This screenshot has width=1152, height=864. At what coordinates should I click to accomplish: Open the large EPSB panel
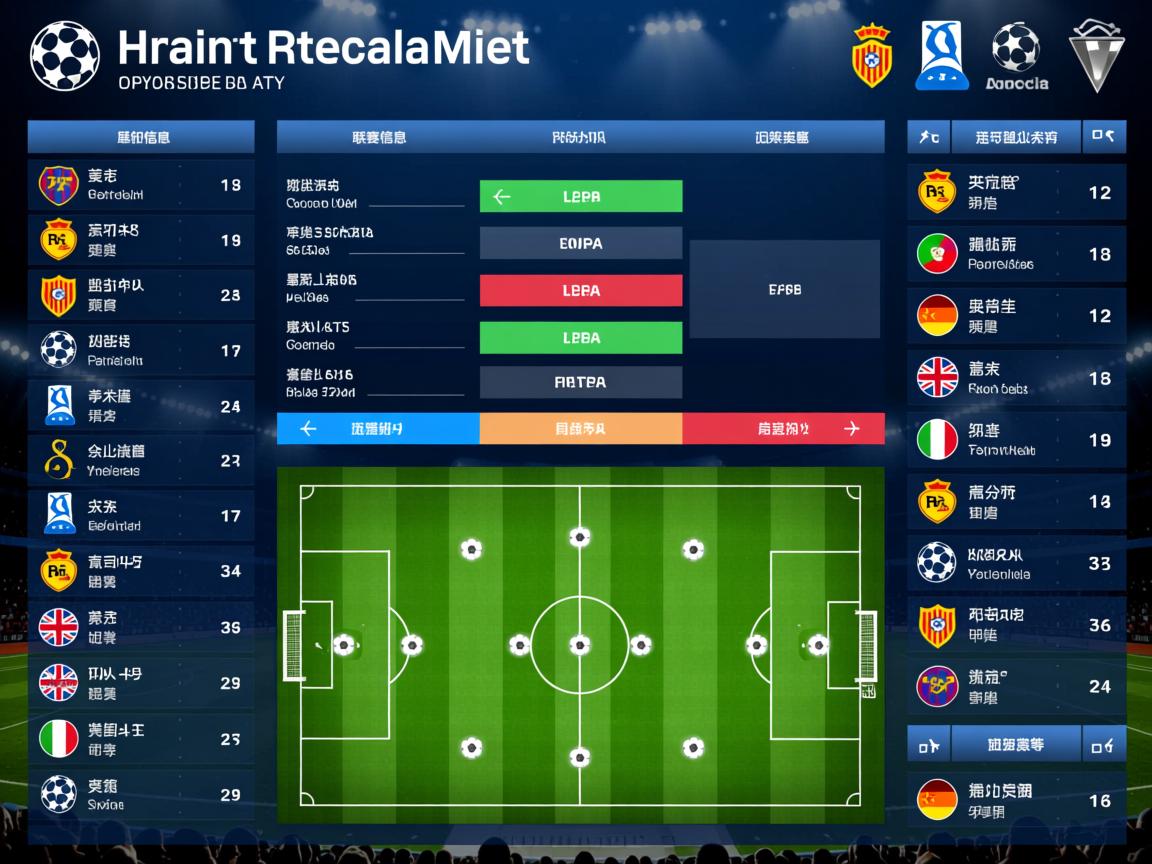click(785, 289)
